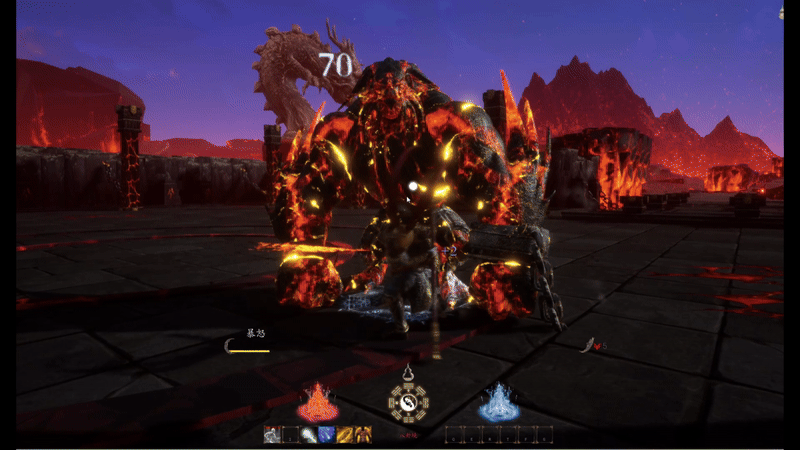Select the gourd icon above the bagua
This screenshot has height=450, width=800.
408,375
